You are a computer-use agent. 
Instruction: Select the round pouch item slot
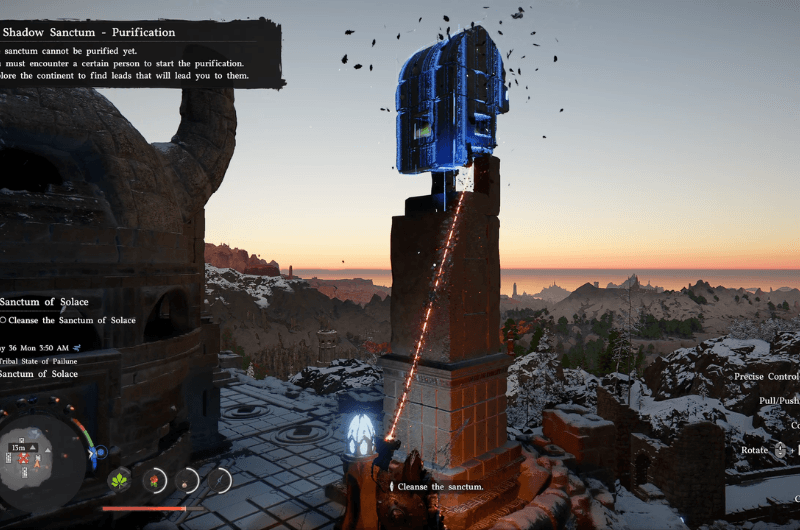pos(186,481)
